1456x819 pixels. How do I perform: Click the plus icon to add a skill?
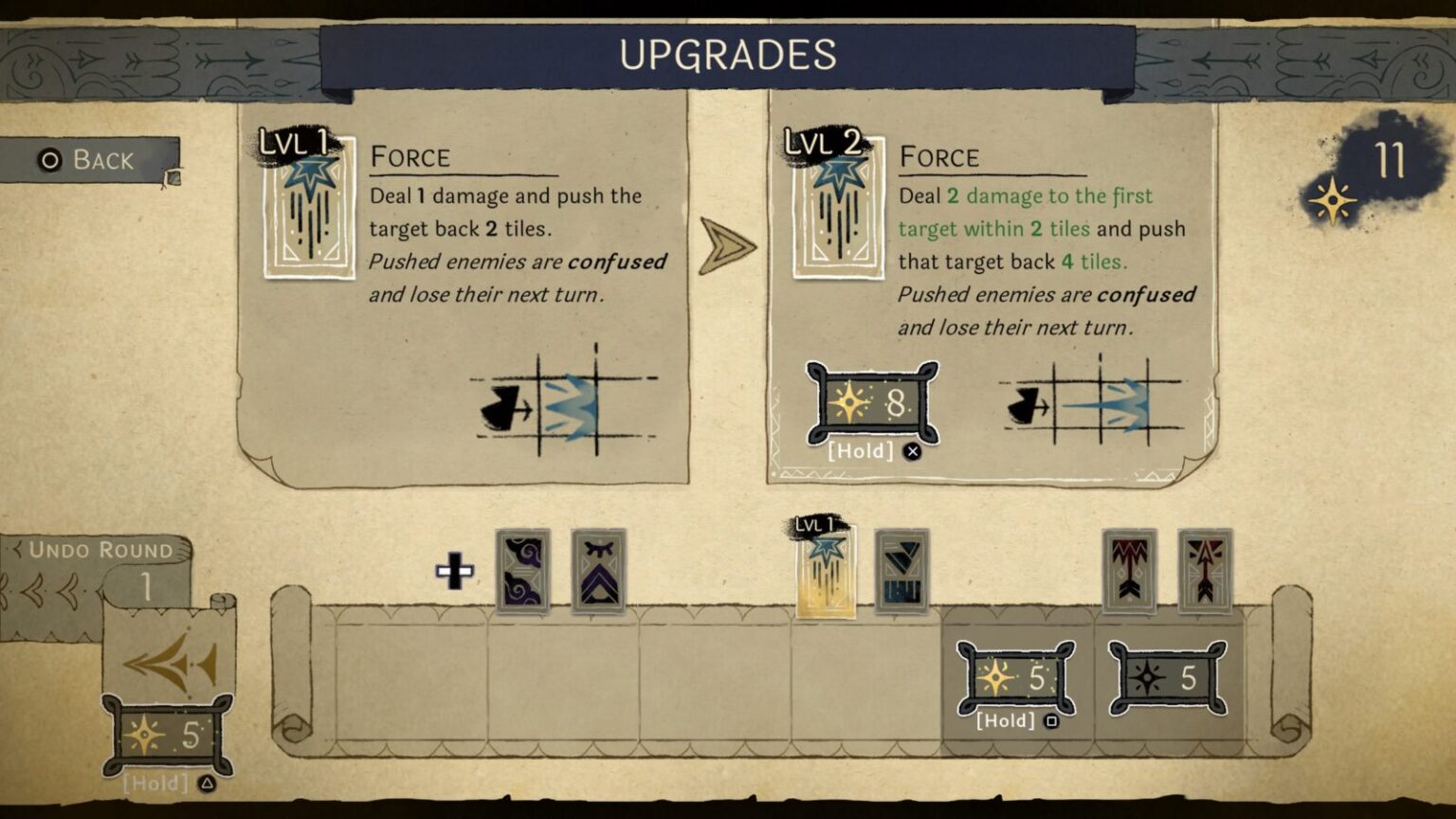point(456,569)
